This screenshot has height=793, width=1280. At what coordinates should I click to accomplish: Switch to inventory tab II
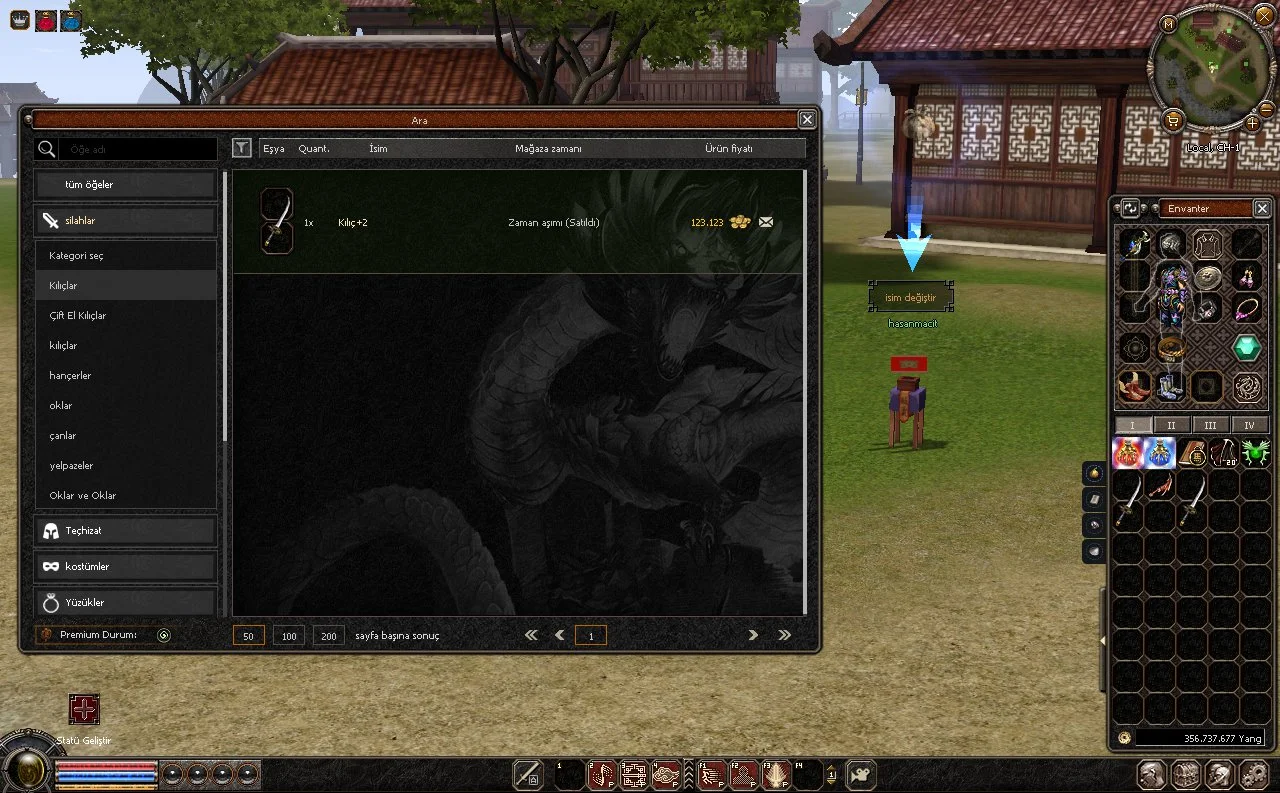1172,425
